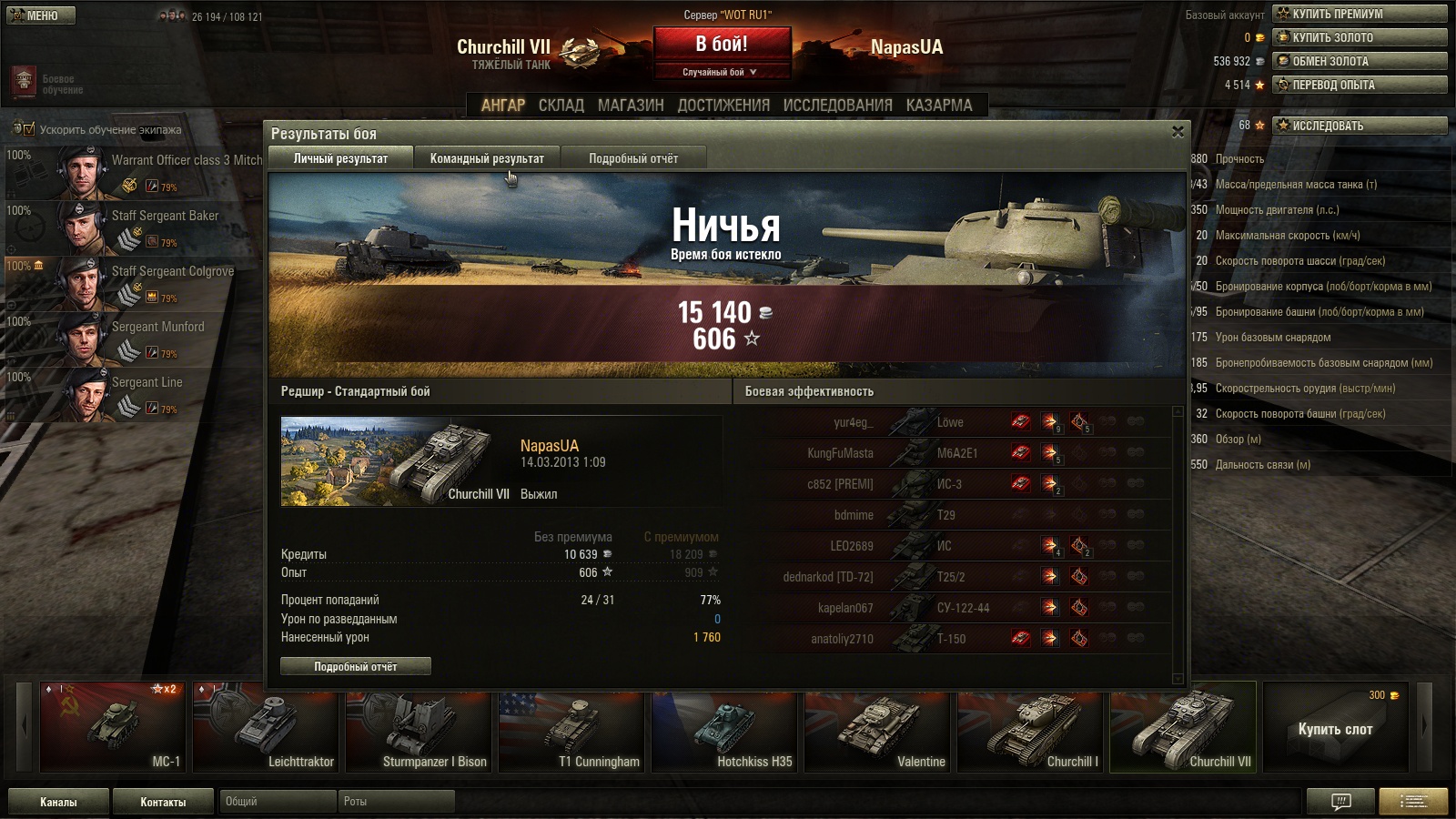The image size is (1456, 819).
Task: Open the МЕНЮ button
Action: coord(41,15)
